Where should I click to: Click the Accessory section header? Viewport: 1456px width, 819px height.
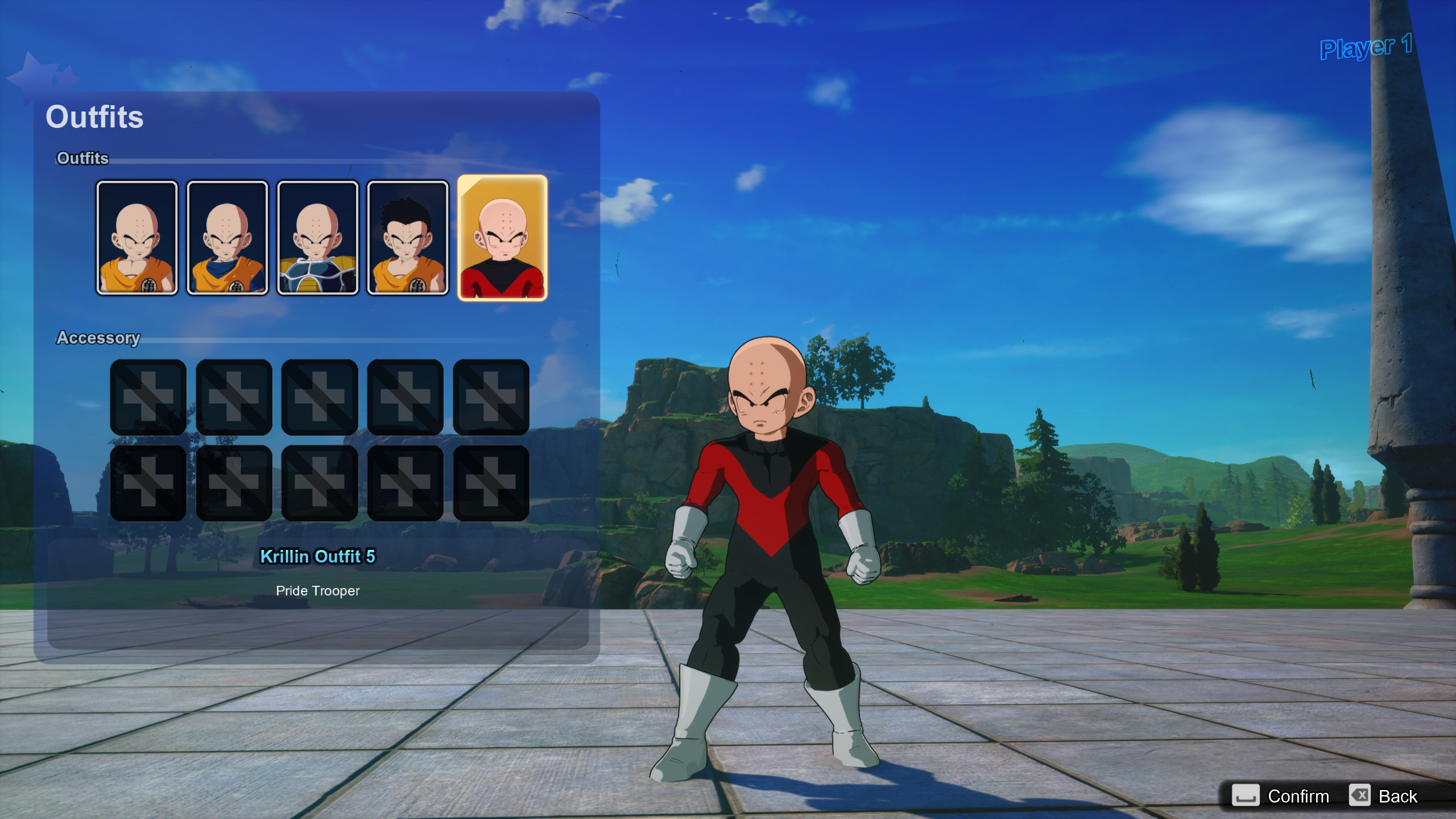click(x=98, y=338)
